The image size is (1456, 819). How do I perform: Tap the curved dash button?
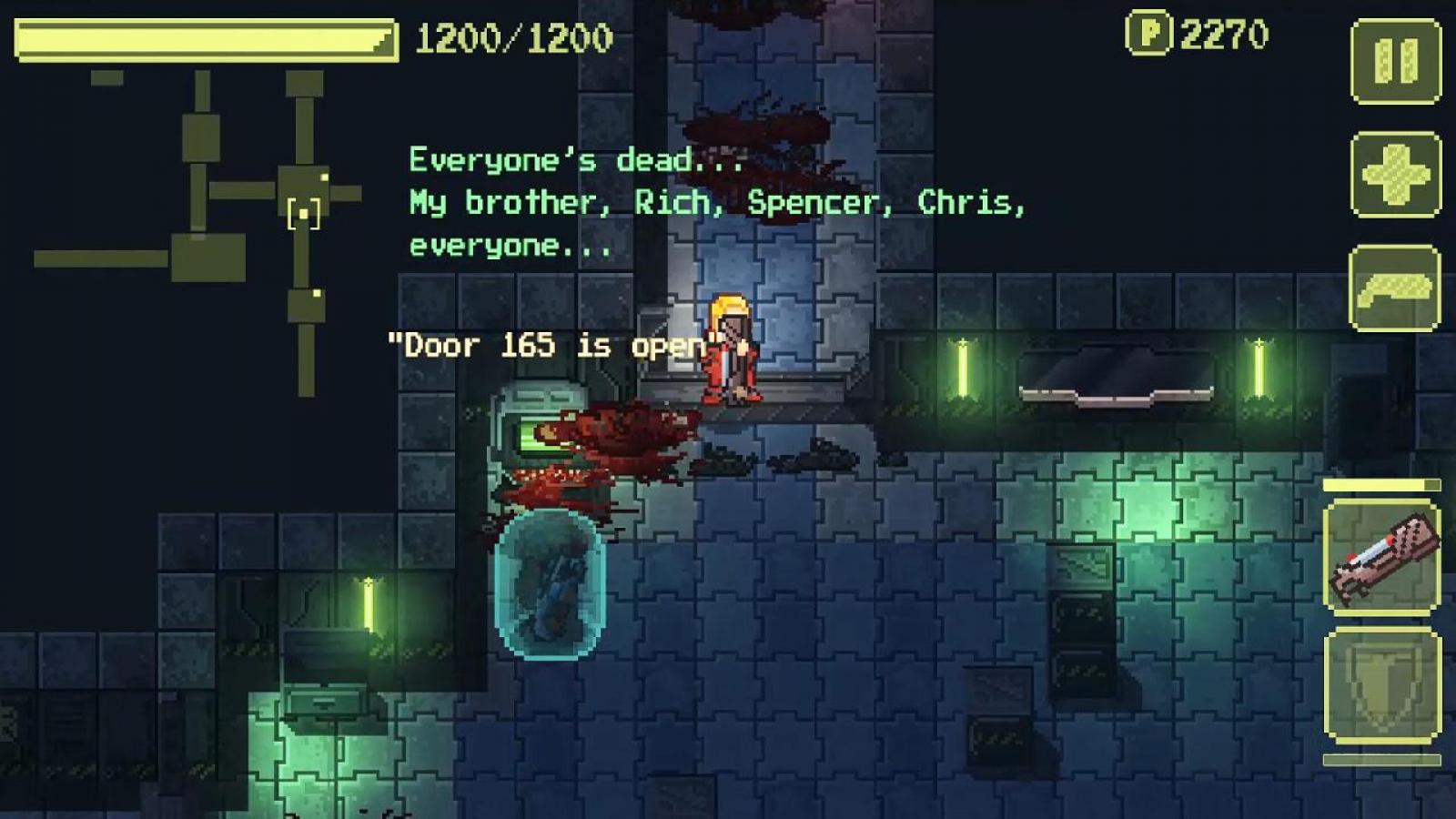tap(1394, 288)
